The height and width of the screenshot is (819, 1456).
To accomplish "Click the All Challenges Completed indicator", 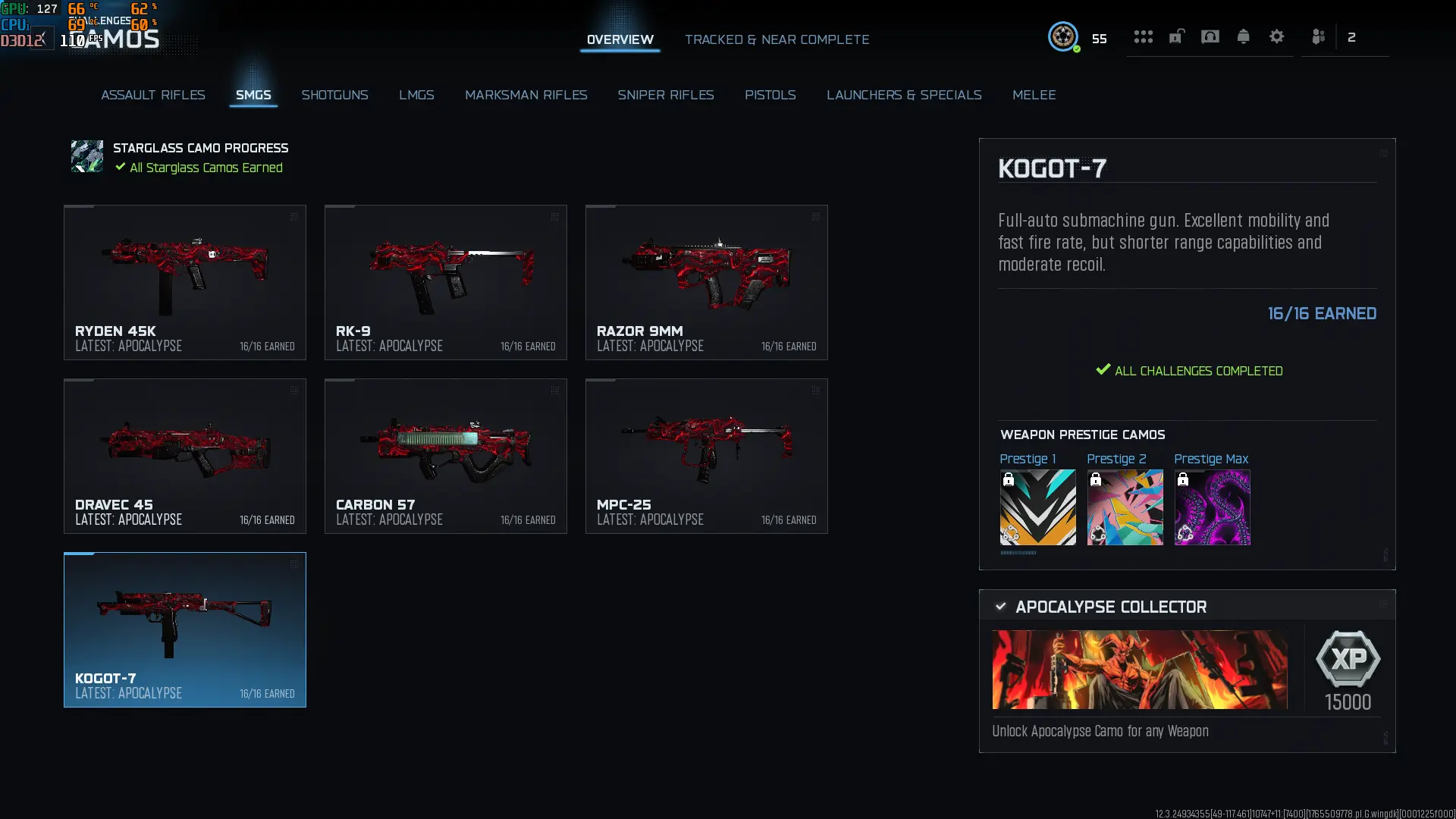I will 1191,371.
